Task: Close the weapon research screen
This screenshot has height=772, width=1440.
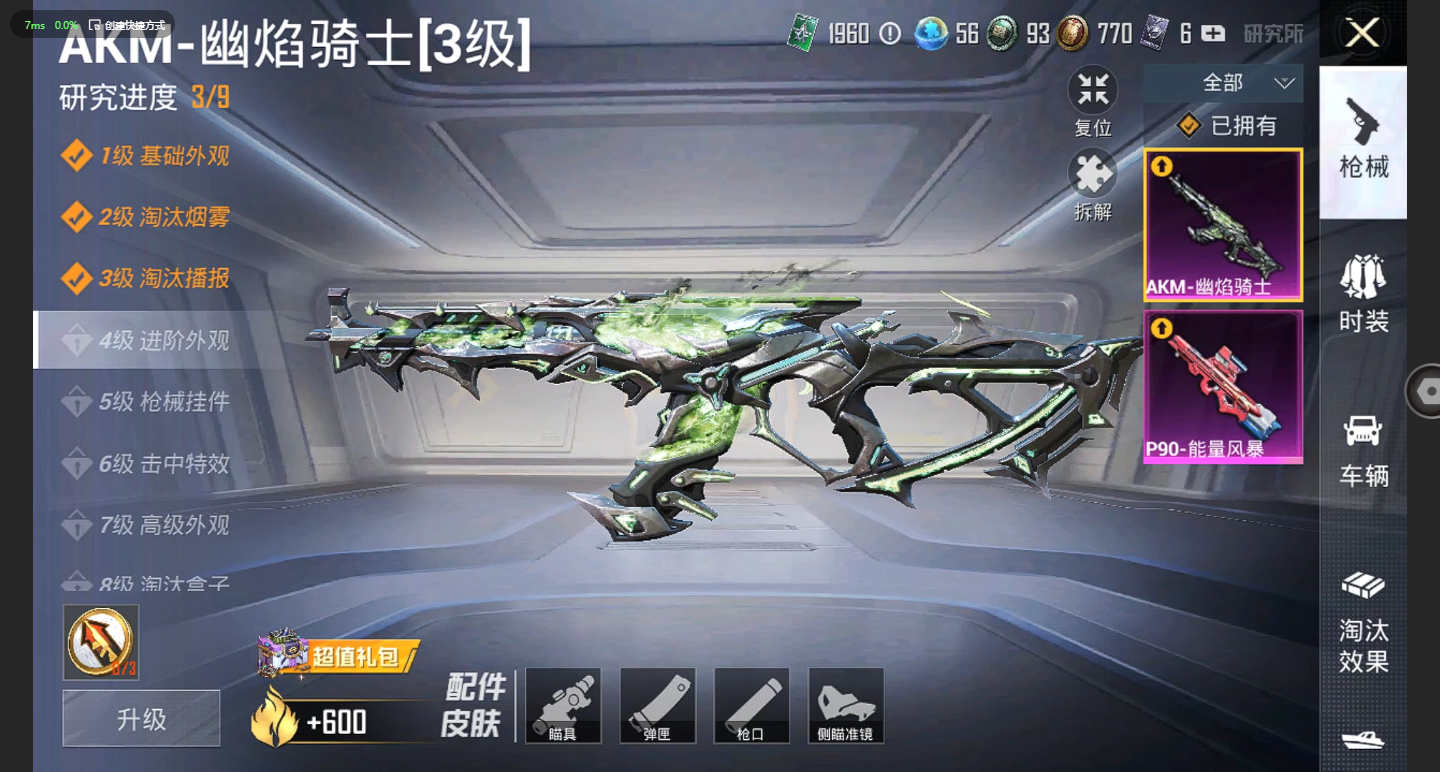Action: pyautogui.click(x=1362, y=33)
